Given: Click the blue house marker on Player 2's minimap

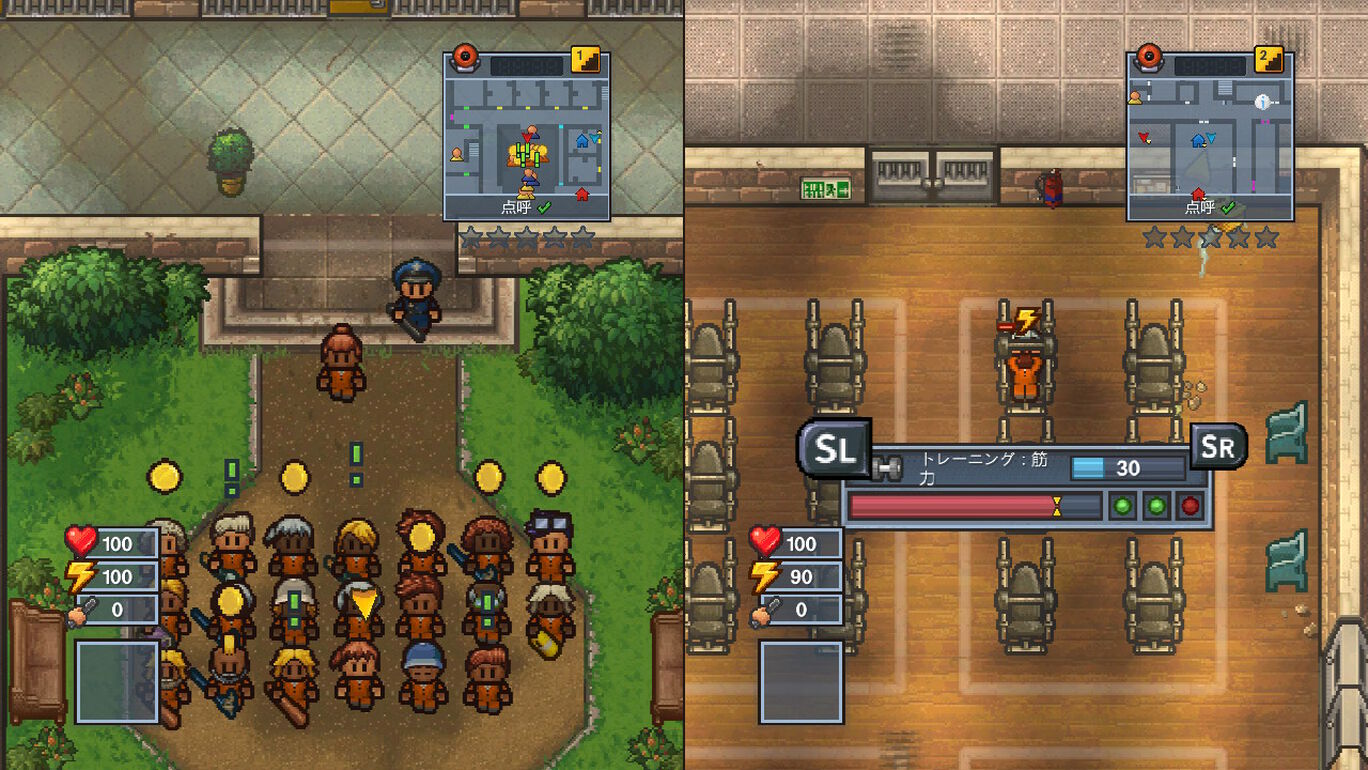Looking at the screenshot, I should pos(1197,141).
